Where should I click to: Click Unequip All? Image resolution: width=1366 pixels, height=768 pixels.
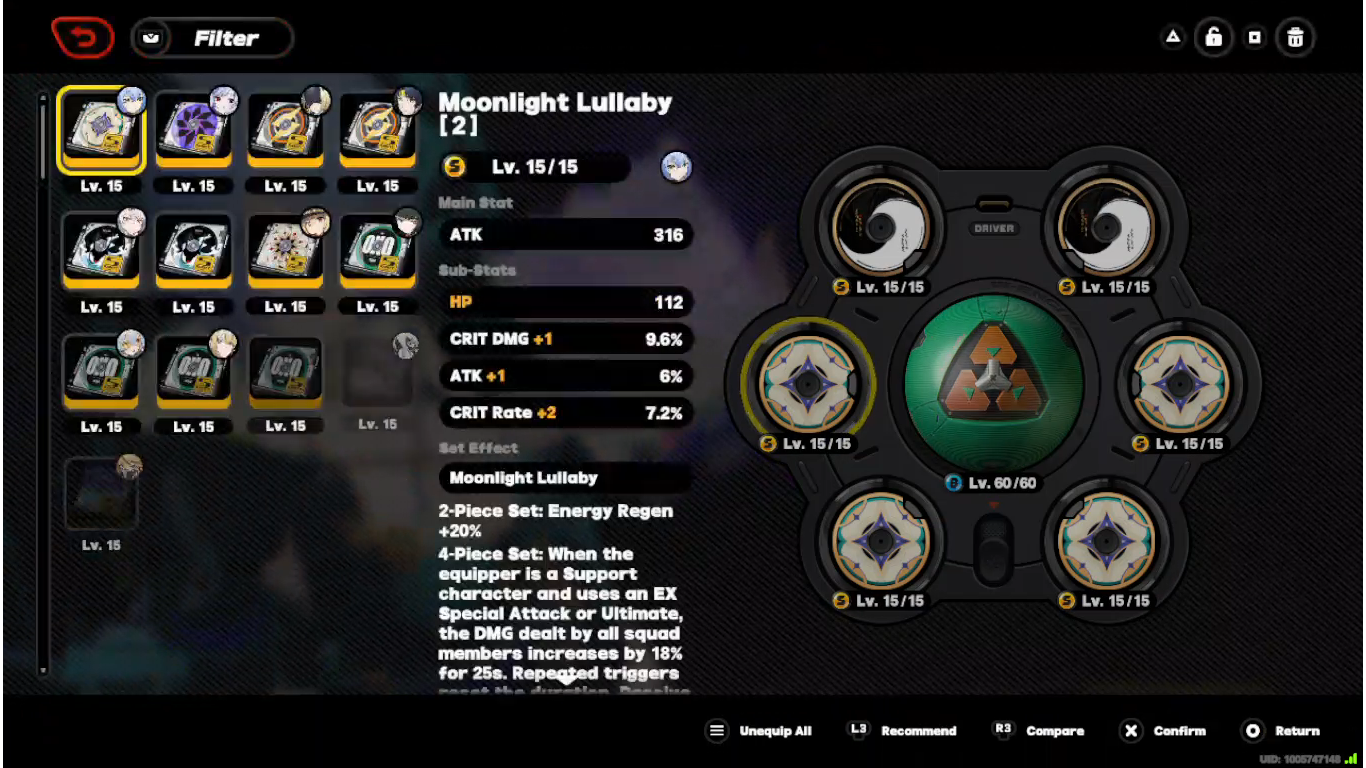tap(759, 731)
